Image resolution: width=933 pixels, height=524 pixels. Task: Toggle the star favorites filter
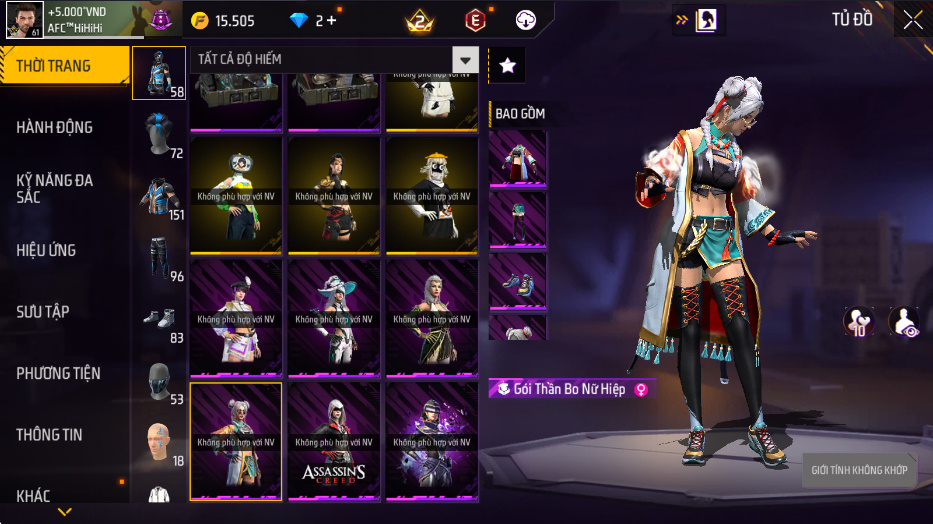coord(507,66)
